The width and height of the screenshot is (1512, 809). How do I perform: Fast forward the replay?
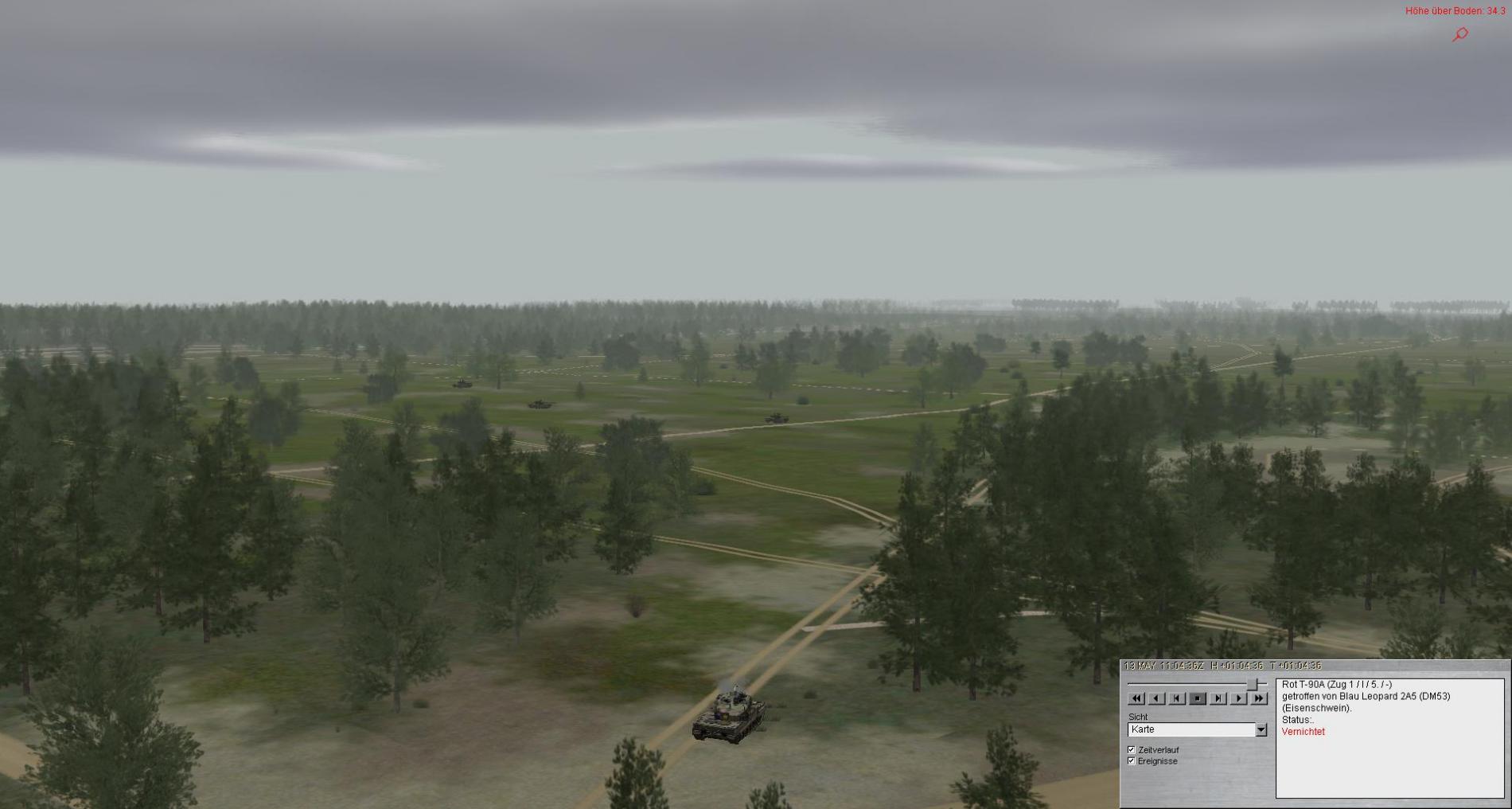click(x=1258, y=698)
